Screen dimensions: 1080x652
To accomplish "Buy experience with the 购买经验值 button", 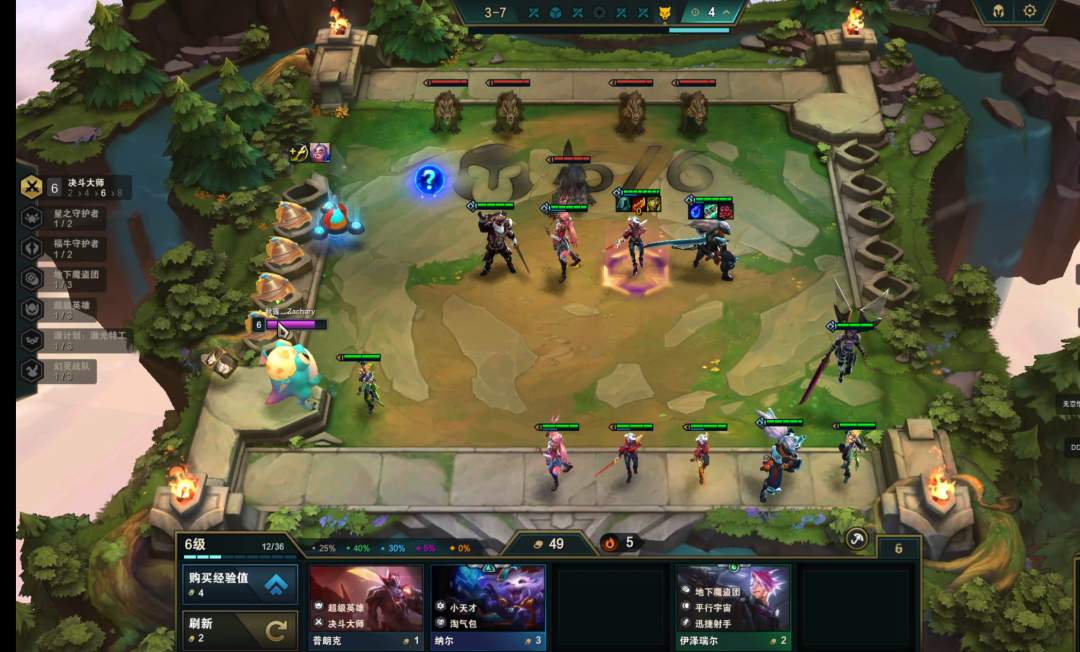I will coord(240,584).
